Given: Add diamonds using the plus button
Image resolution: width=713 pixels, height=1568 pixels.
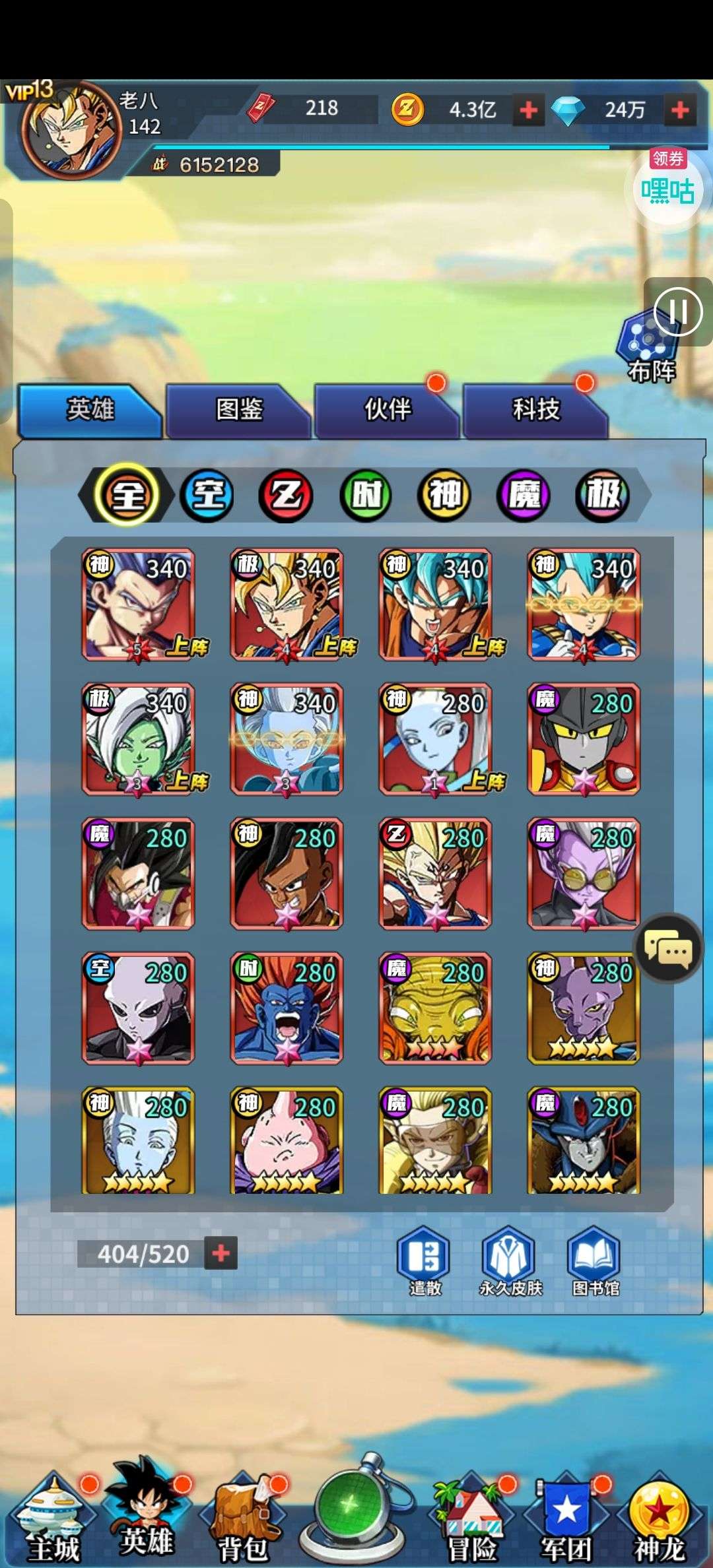Looking at the screenshot, I should coord(679,110).
